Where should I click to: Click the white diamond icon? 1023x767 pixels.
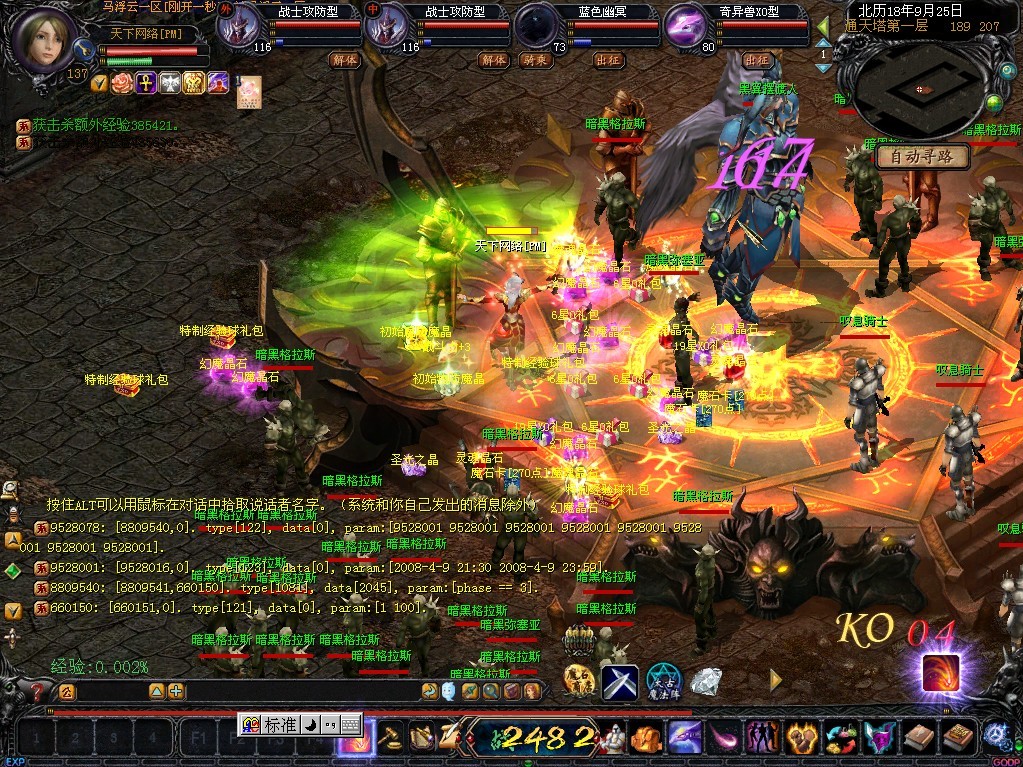[x=708, y=682]
